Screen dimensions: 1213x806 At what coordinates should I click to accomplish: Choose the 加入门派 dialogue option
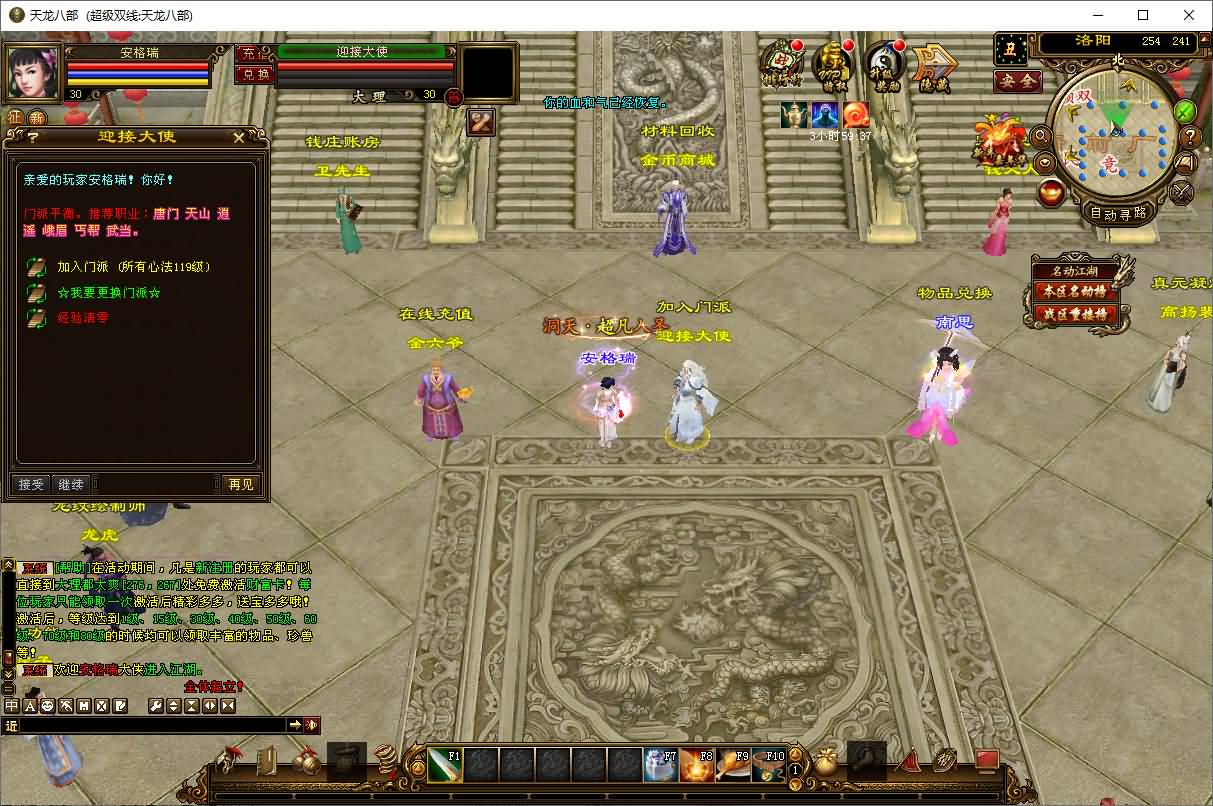click(x=133, y=267)
